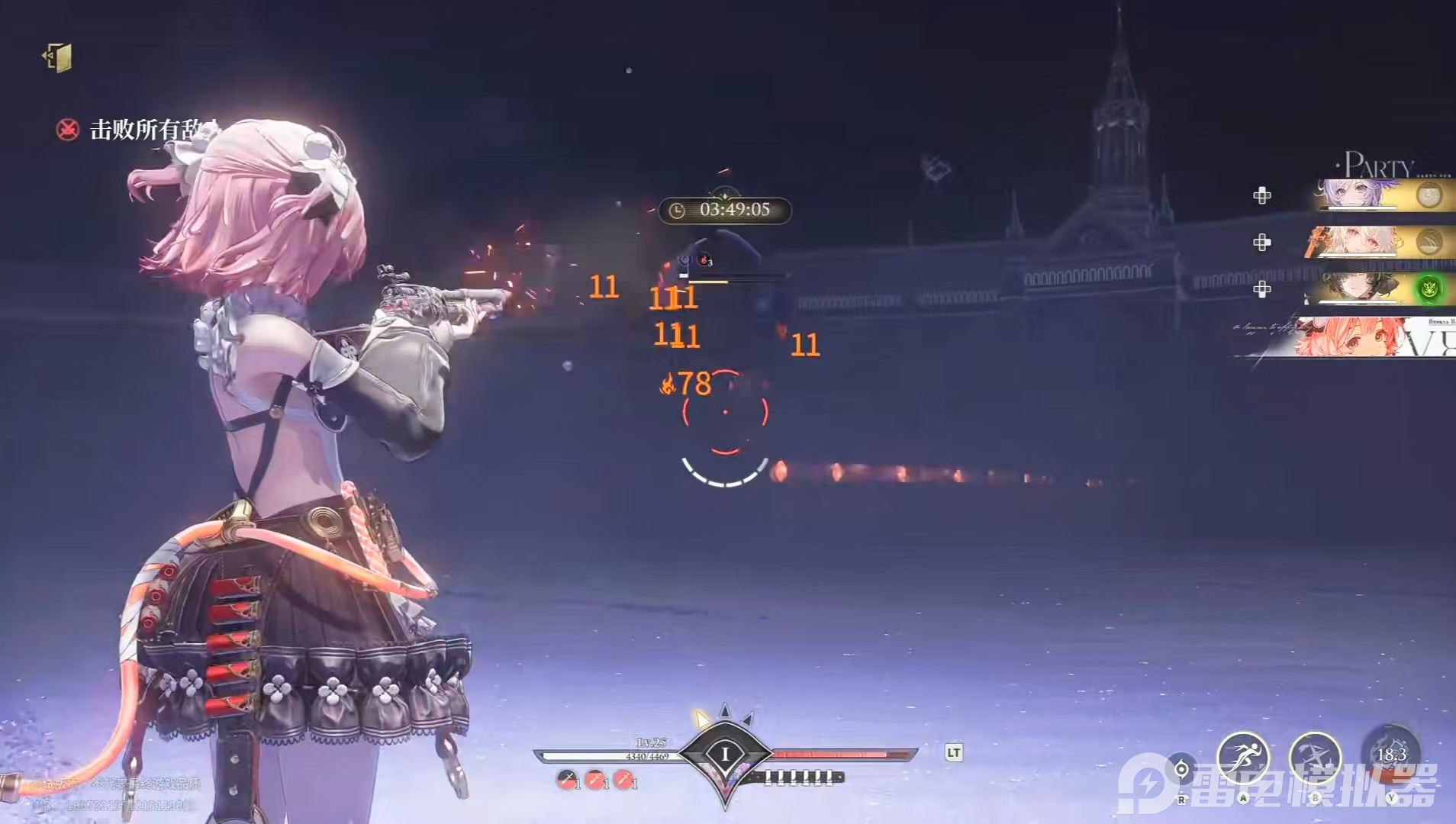
Task: Click the lock-on target icon above R
Action: tap(1181, 769)
